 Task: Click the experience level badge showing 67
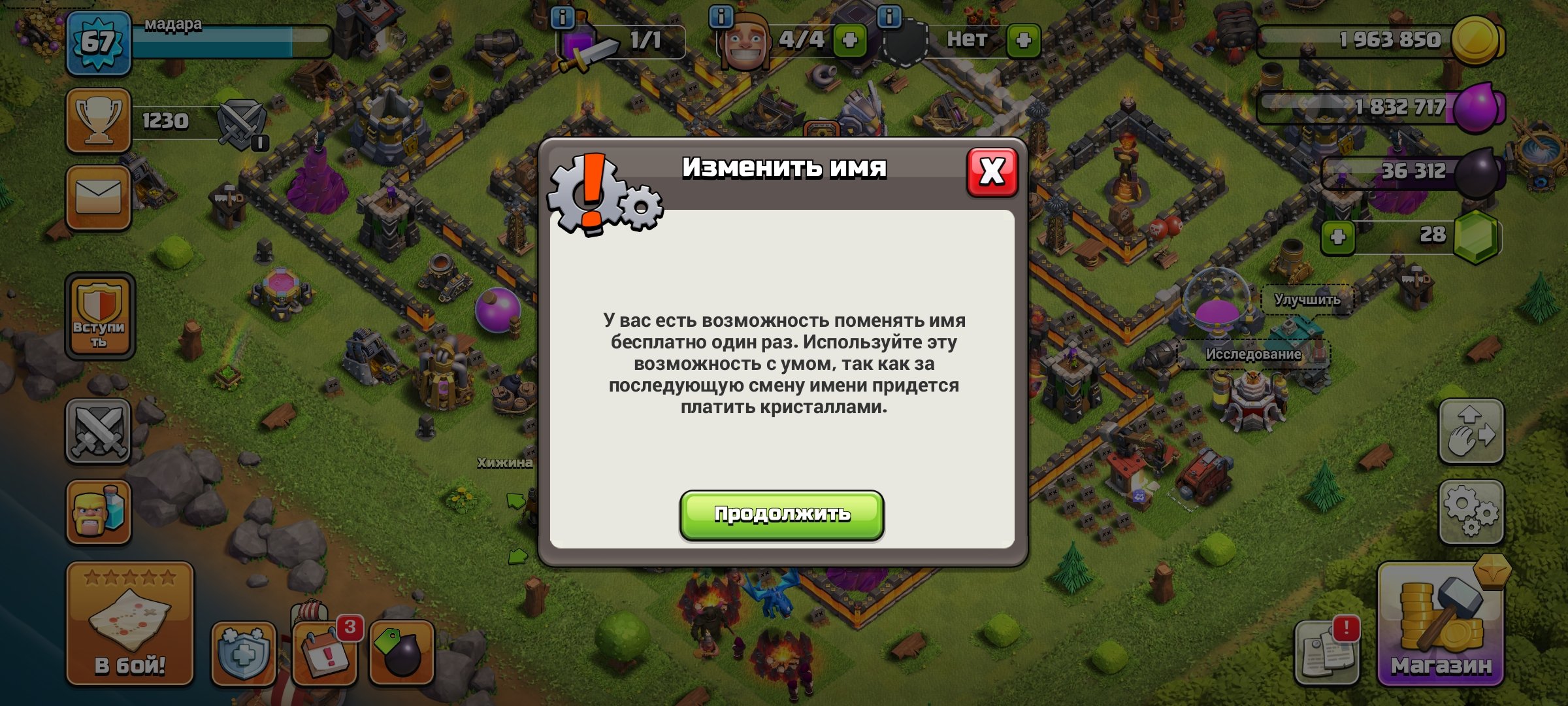[x=97, y=42]
